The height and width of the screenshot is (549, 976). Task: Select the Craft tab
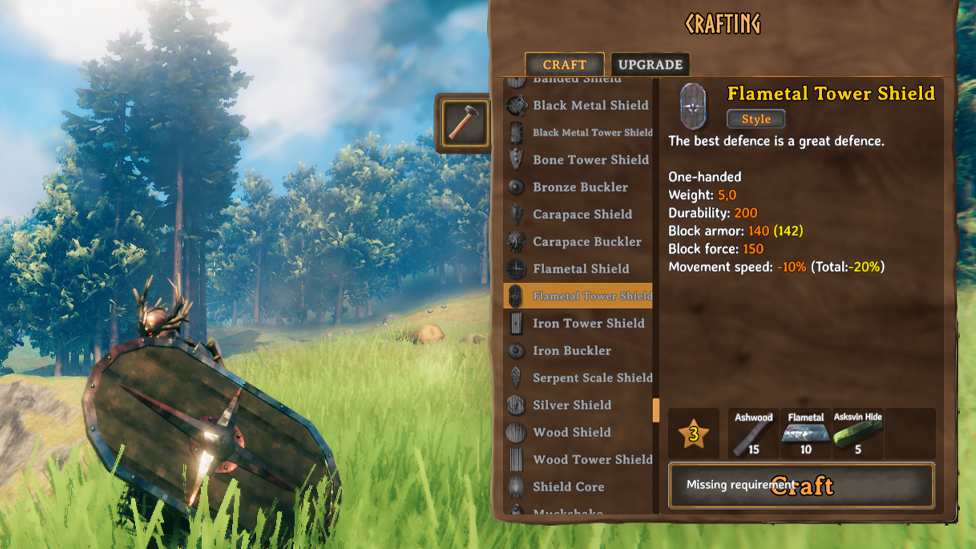click(564, 65)
